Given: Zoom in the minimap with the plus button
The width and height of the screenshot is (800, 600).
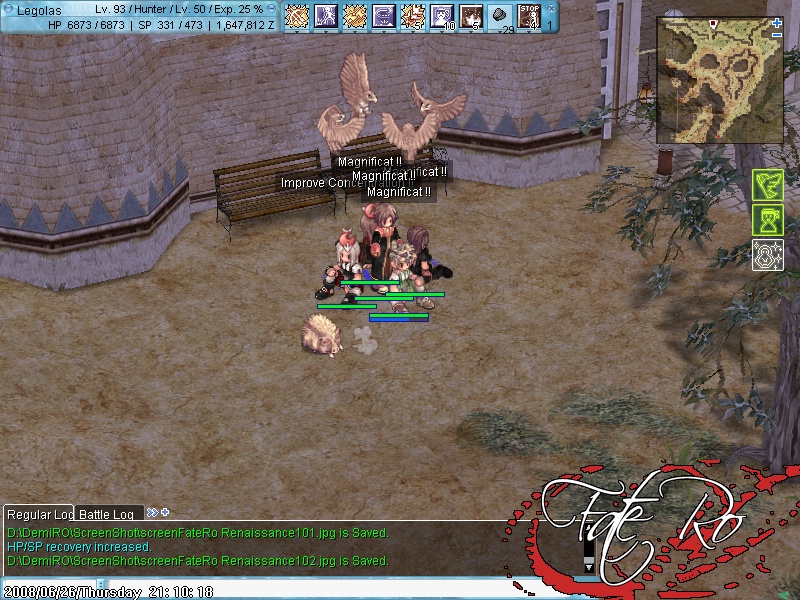Looking at the screenshot, I should [x=777, y=22].
